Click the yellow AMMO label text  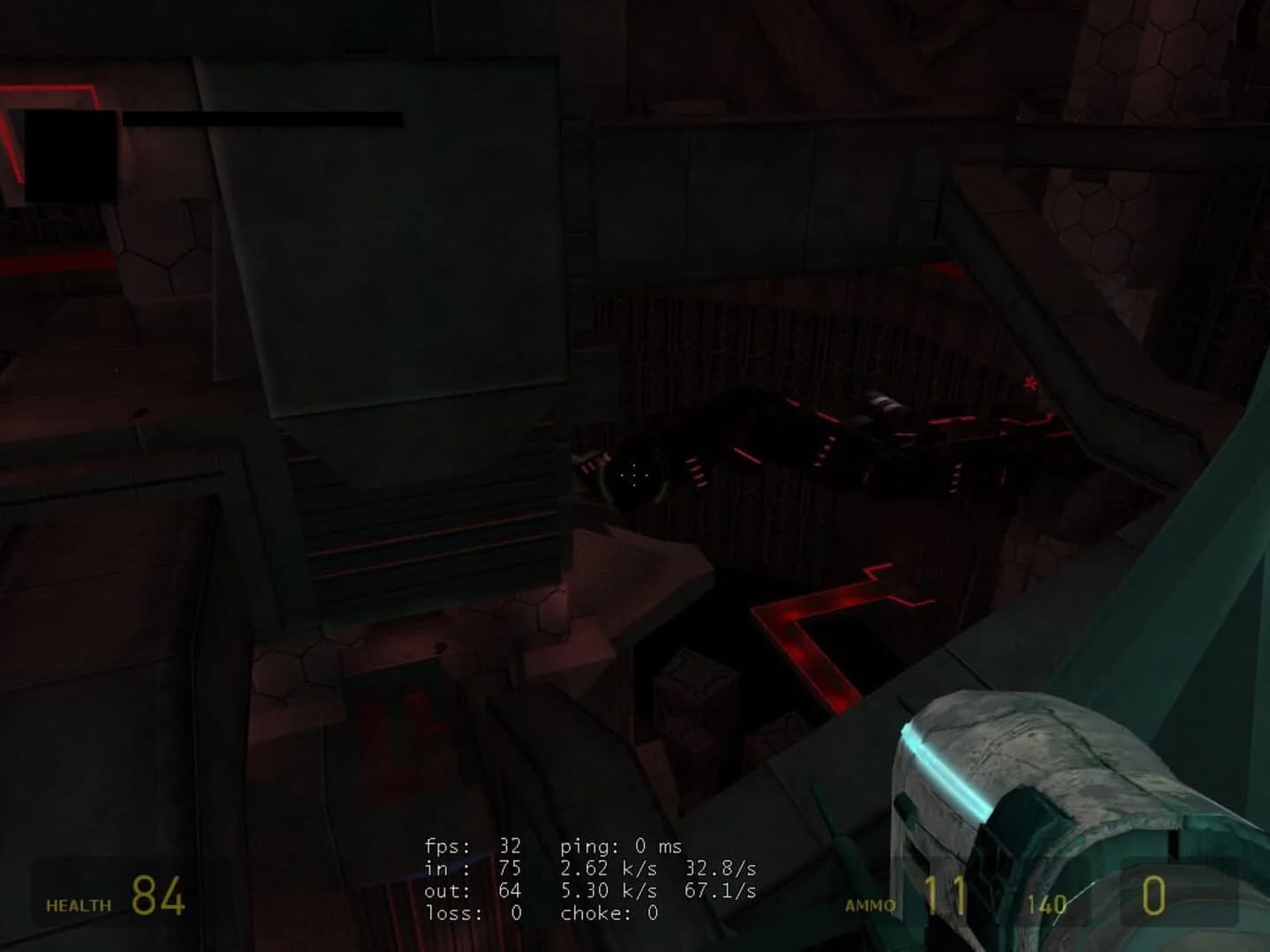point(871,904)
